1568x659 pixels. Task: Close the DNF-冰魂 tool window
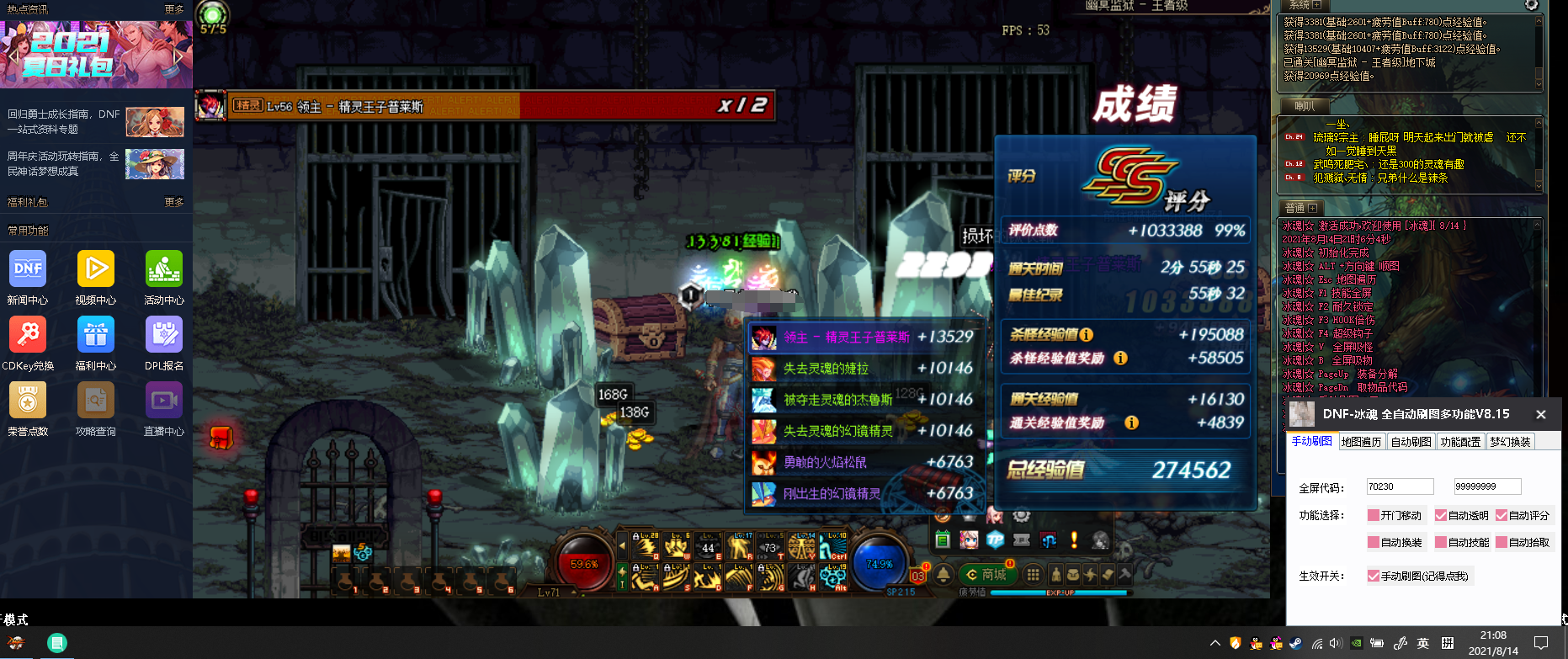[1541, 414]
